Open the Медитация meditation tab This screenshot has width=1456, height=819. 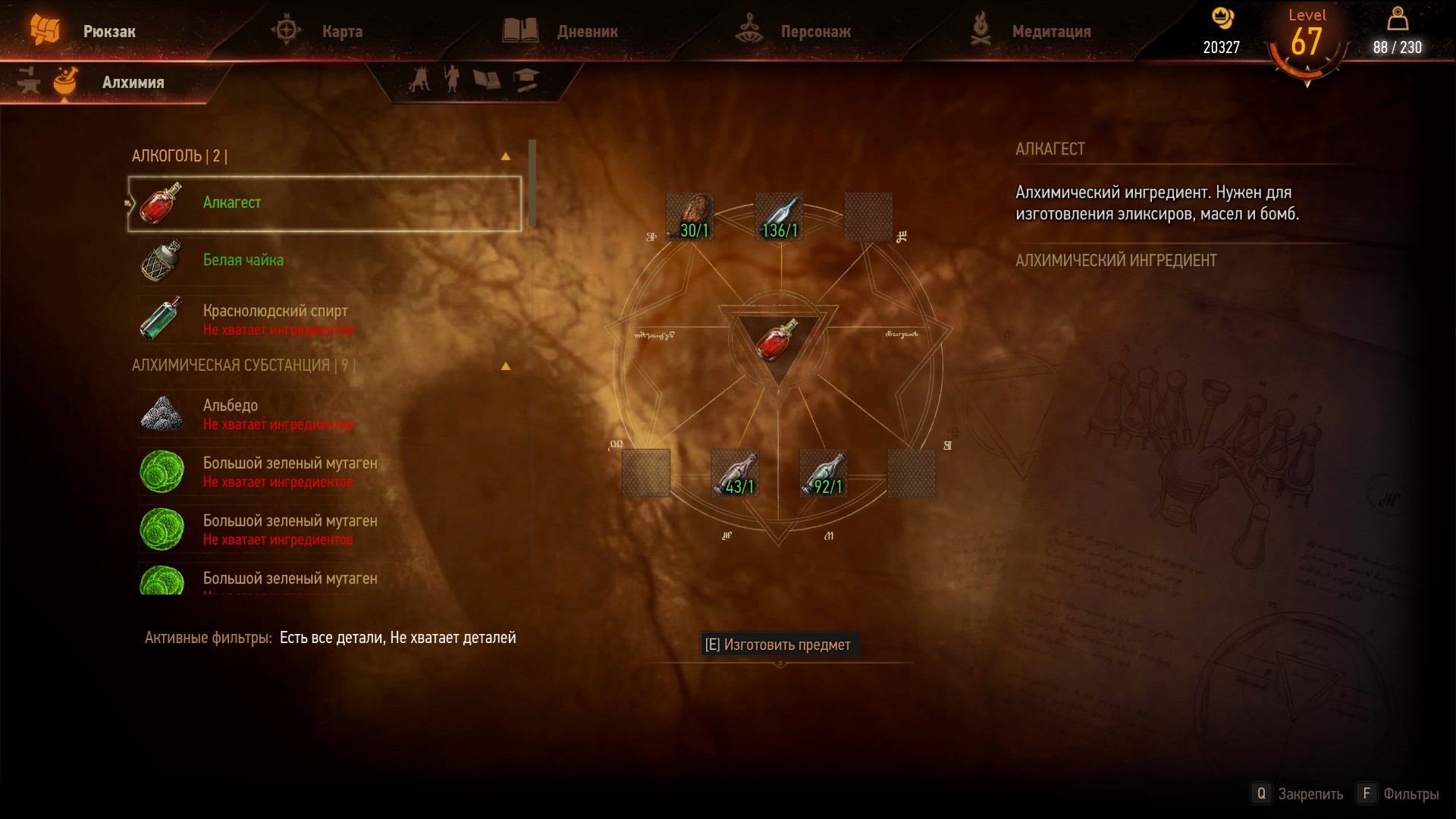(x=1050, y=32)
